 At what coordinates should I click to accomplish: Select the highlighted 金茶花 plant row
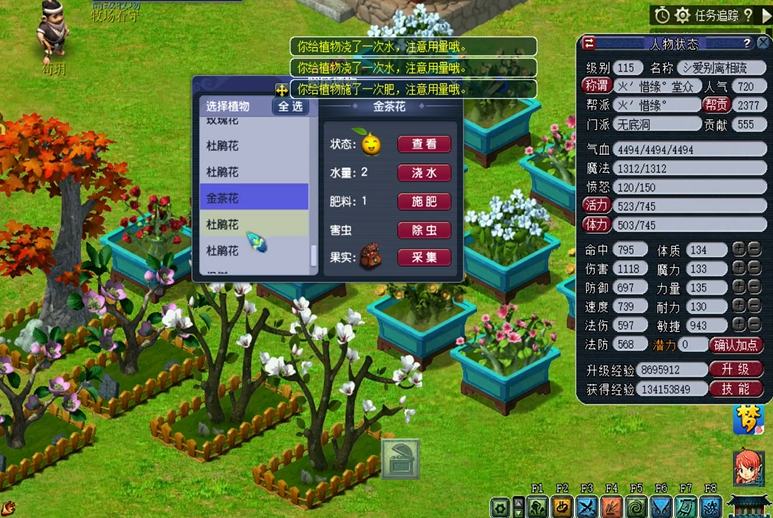pyautogui.click(x=253, y=198)
